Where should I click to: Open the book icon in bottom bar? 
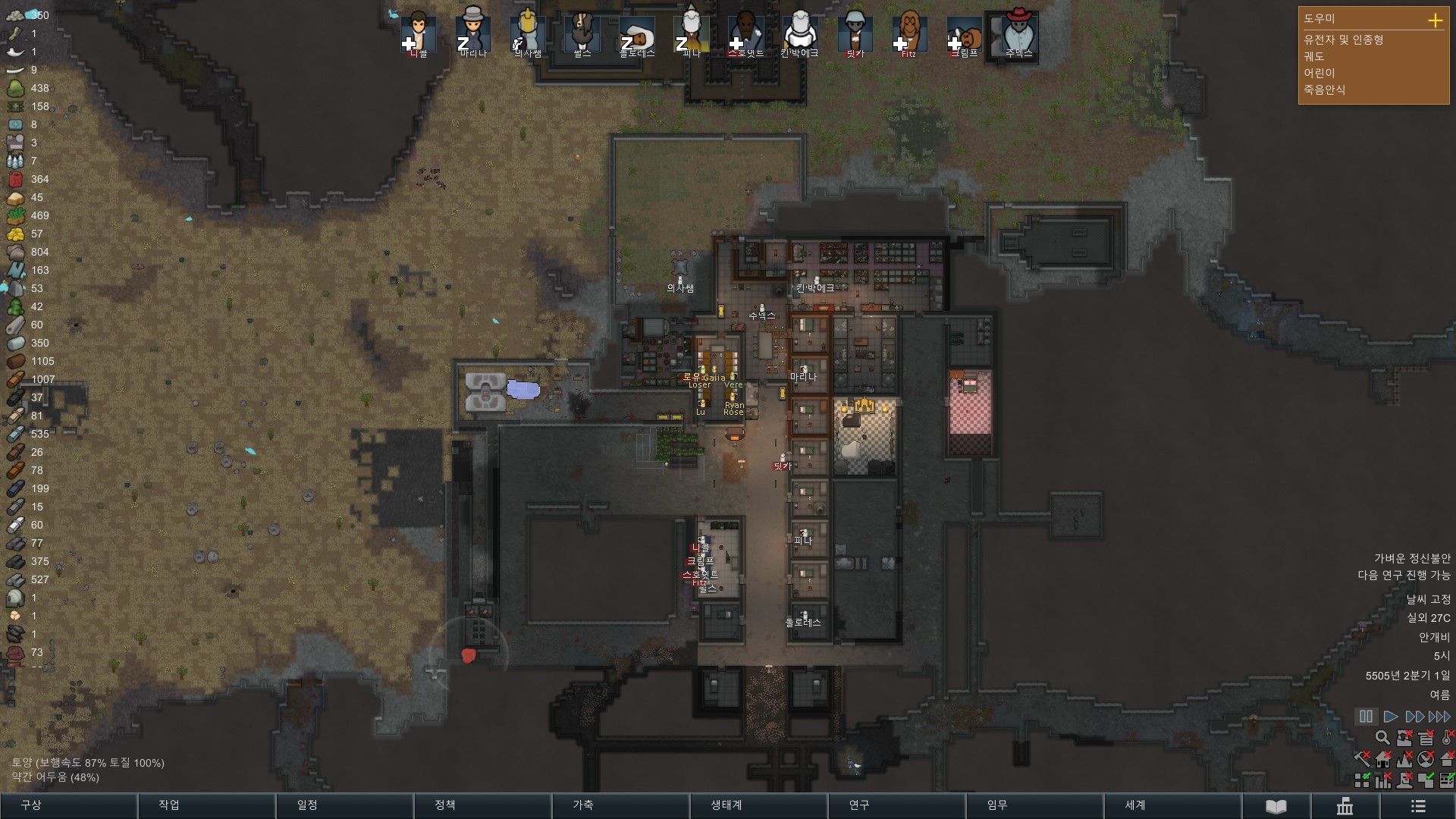(1276, 806)
